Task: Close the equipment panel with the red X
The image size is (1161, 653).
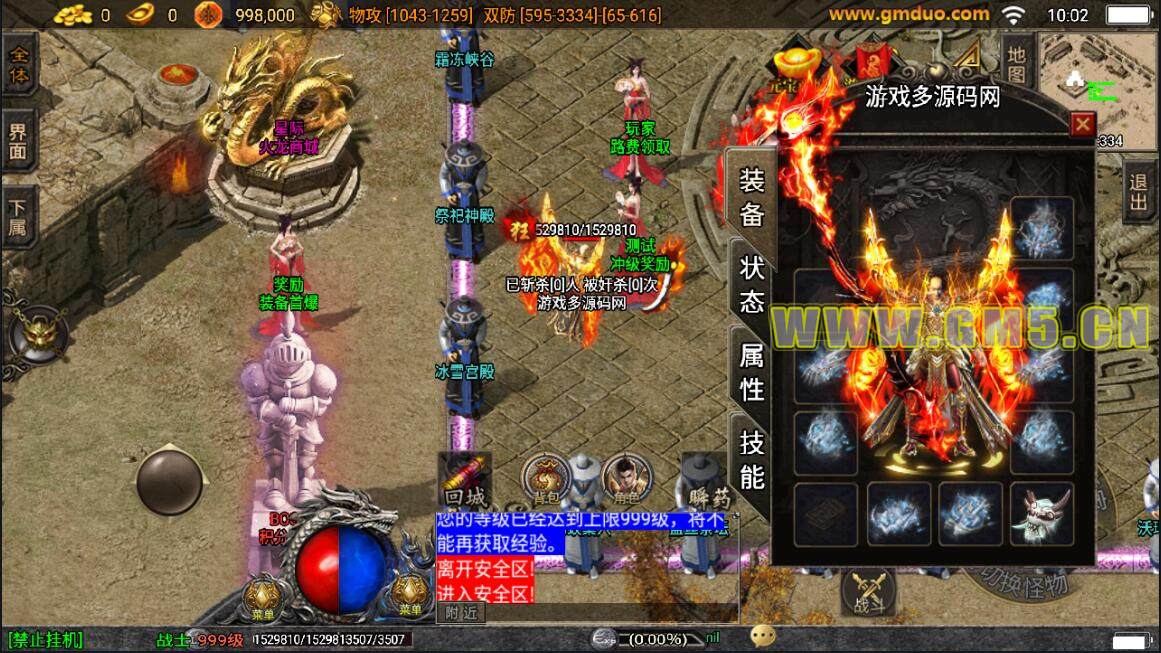Action: (x=1082, y=125)
